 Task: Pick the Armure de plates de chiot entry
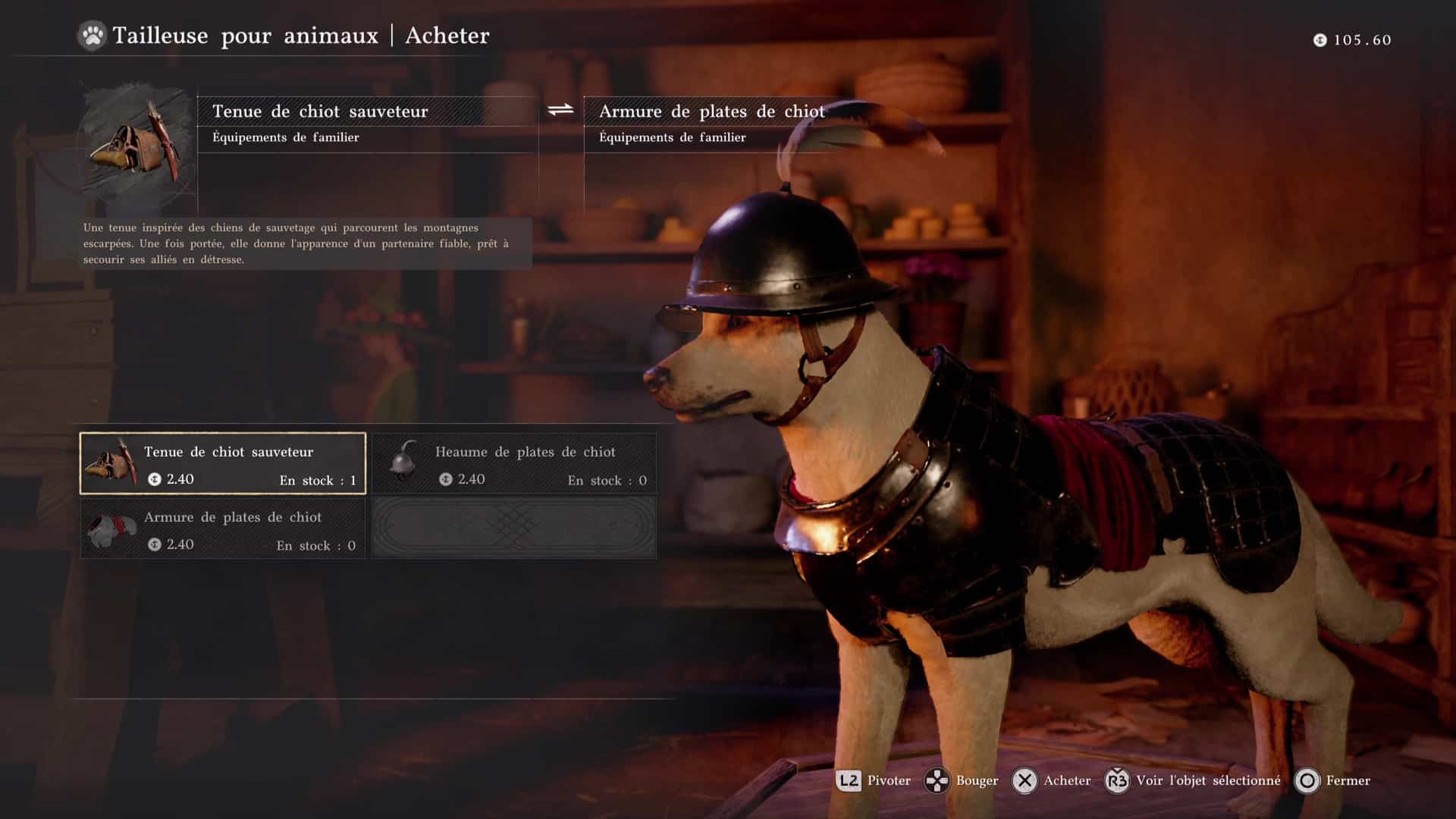(x=223, y=529)
